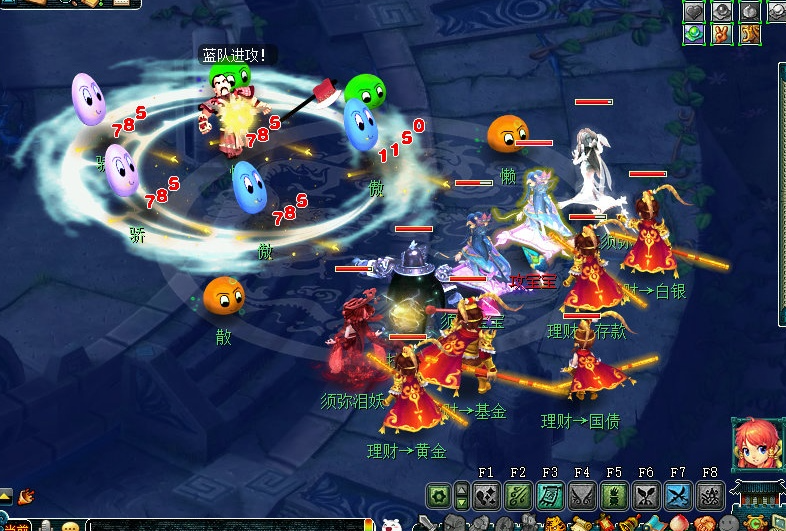Select the green orb buff icon
Screen dimensions: 786x531
[x=696, y=35]
